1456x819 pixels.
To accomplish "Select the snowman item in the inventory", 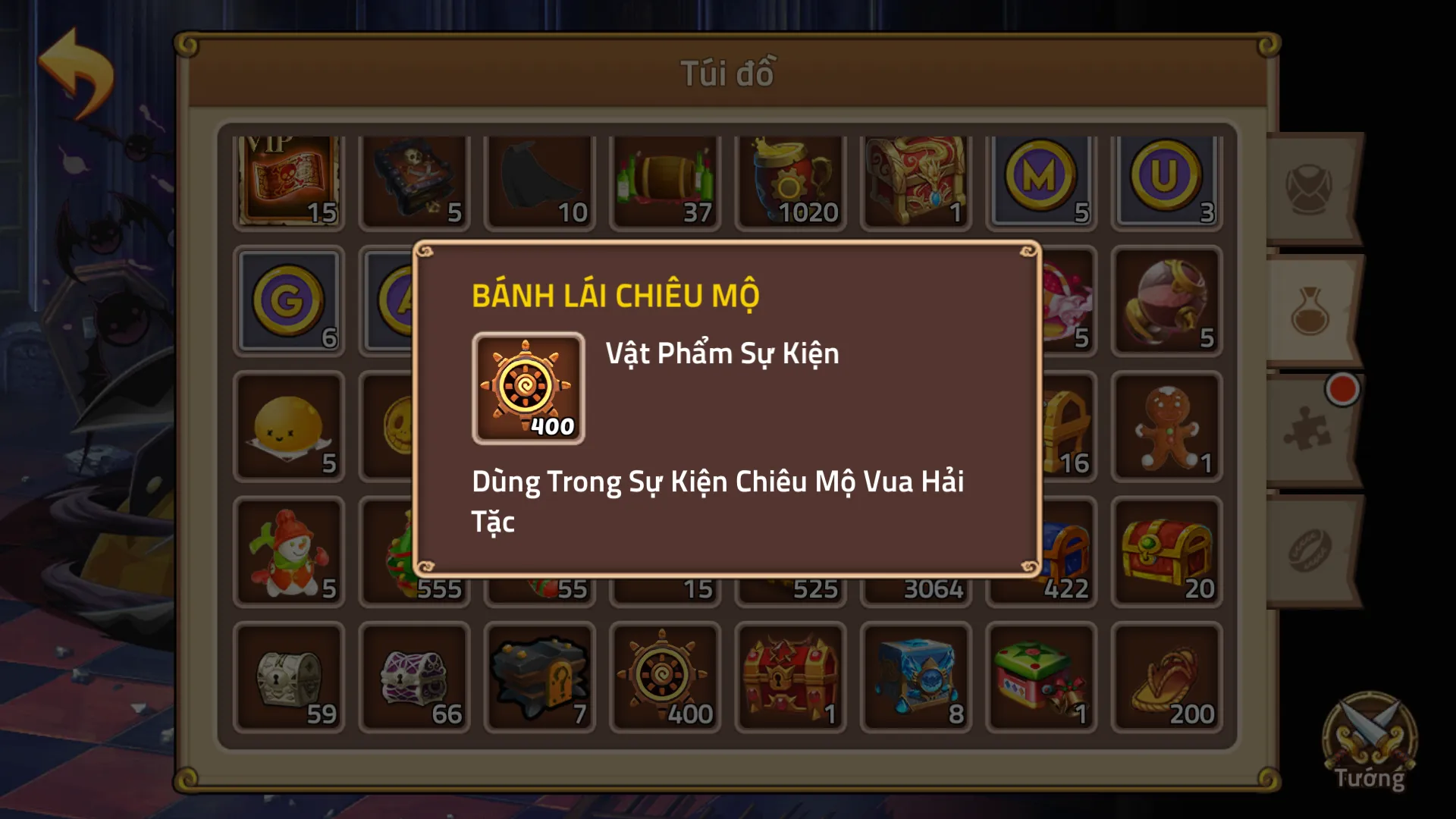I will coord(289,552).
